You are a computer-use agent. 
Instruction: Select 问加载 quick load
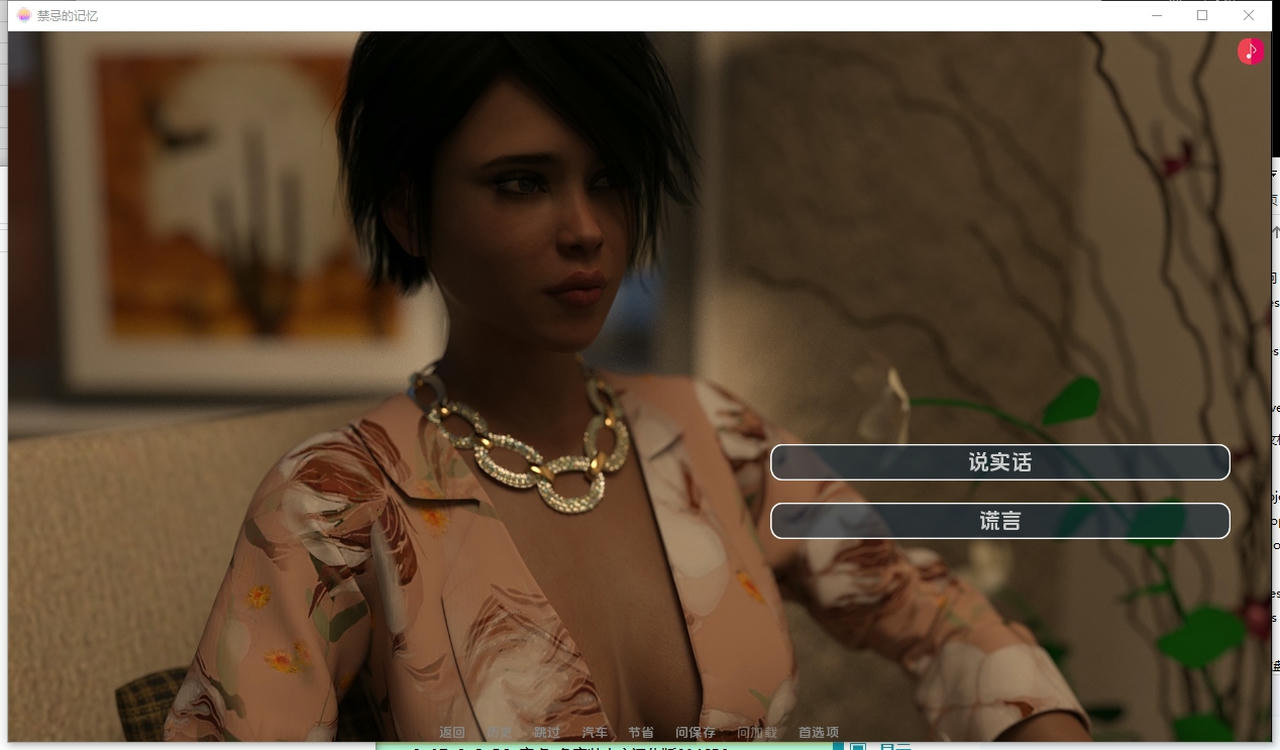[757, 732]
